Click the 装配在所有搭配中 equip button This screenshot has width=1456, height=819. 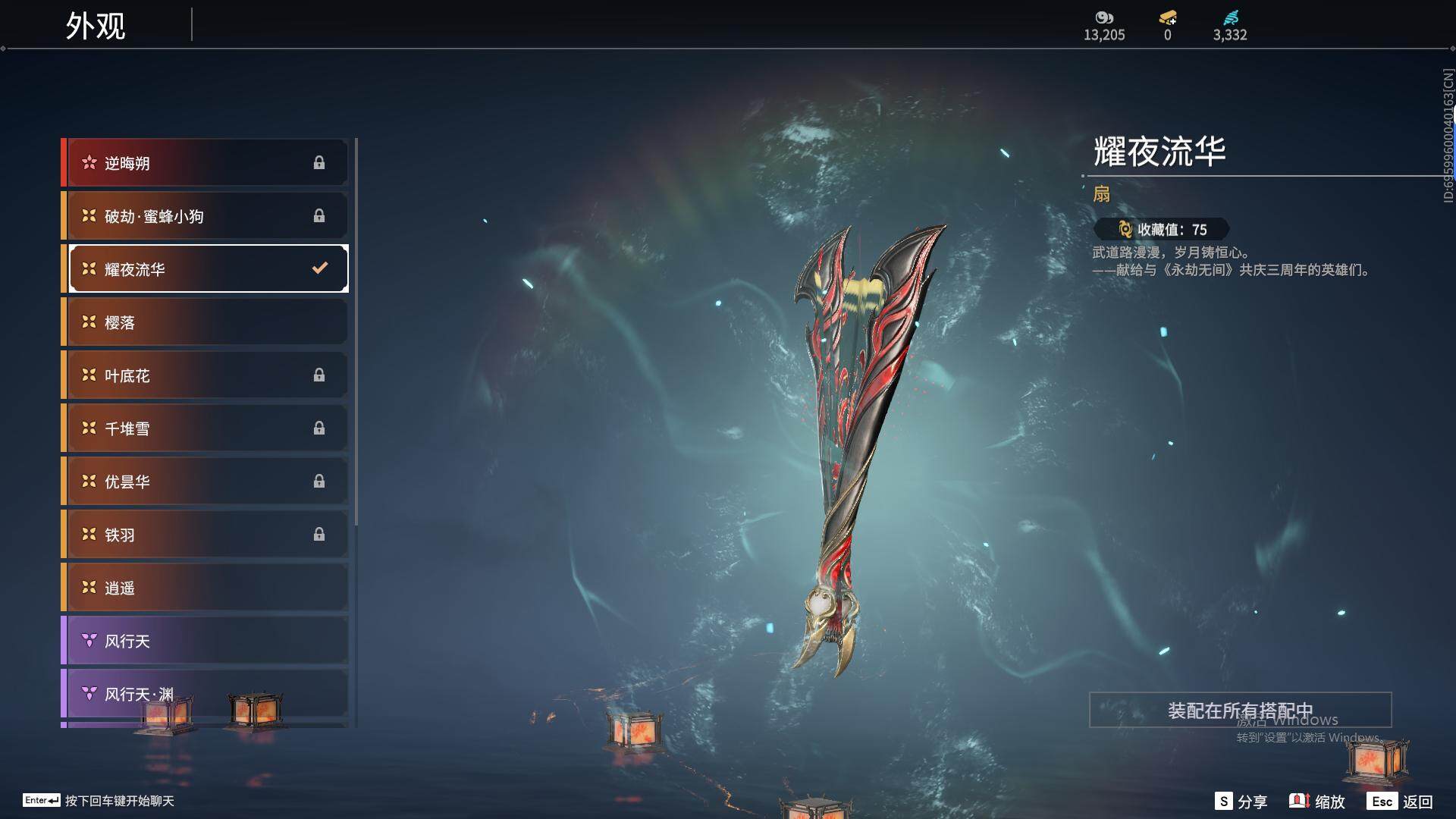[x=1240, y=711]
